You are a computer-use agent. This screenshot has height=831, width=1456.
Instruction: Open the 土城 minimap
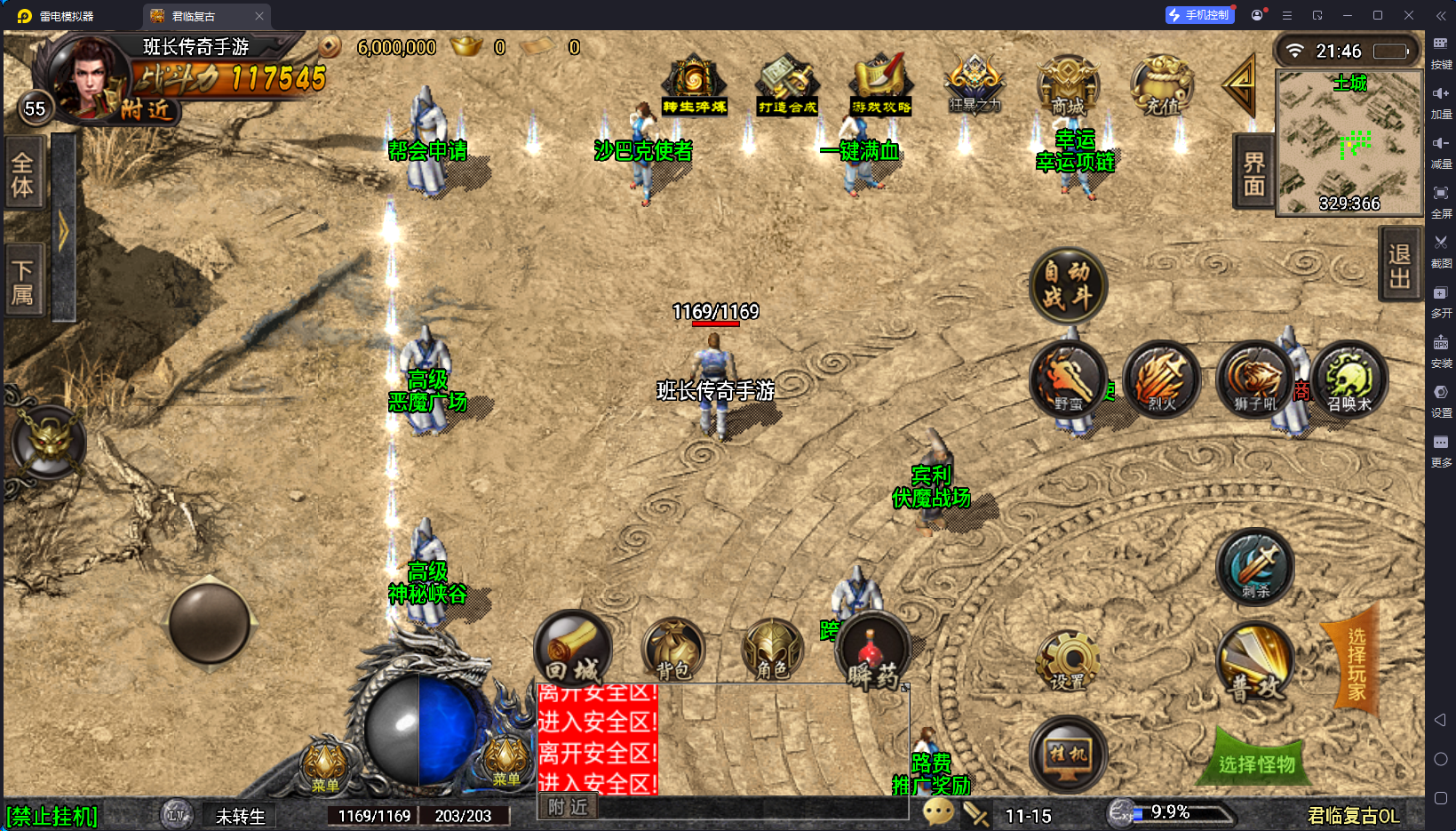(1349, 142)
